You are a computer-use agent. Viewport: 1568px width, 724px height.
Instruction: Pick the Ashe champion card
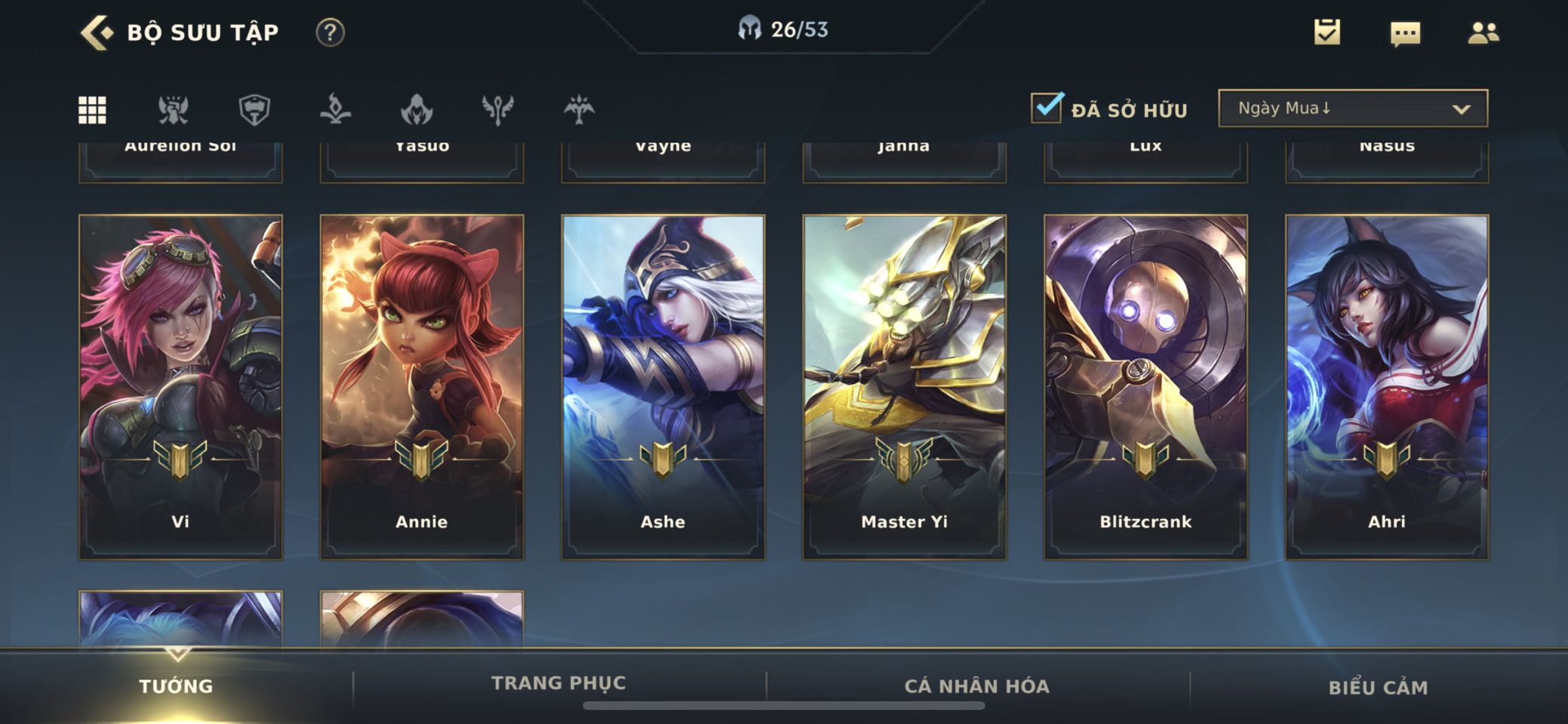click(663, 387)
